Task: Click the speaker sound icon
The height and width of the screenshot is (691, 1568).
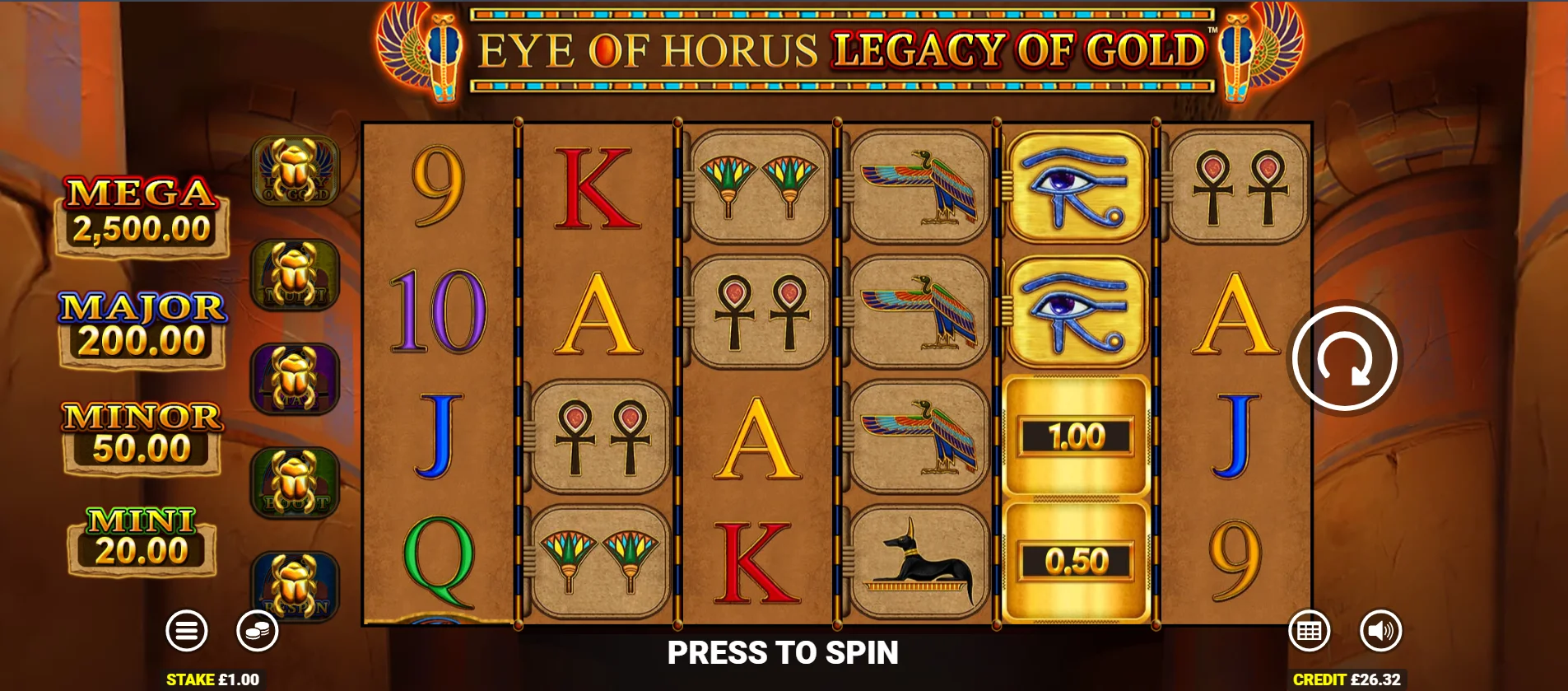Action: click(1382, 631)
